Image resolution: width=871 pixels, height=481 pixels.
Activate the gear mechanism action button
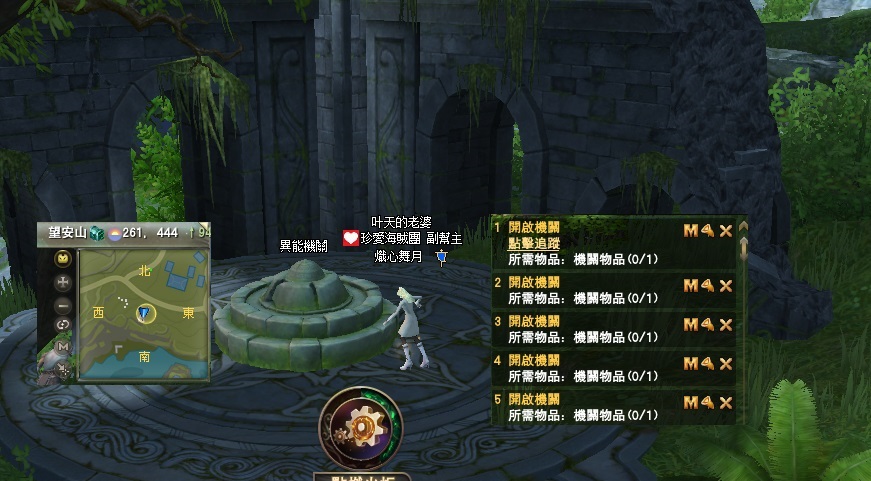pos(359,426)
